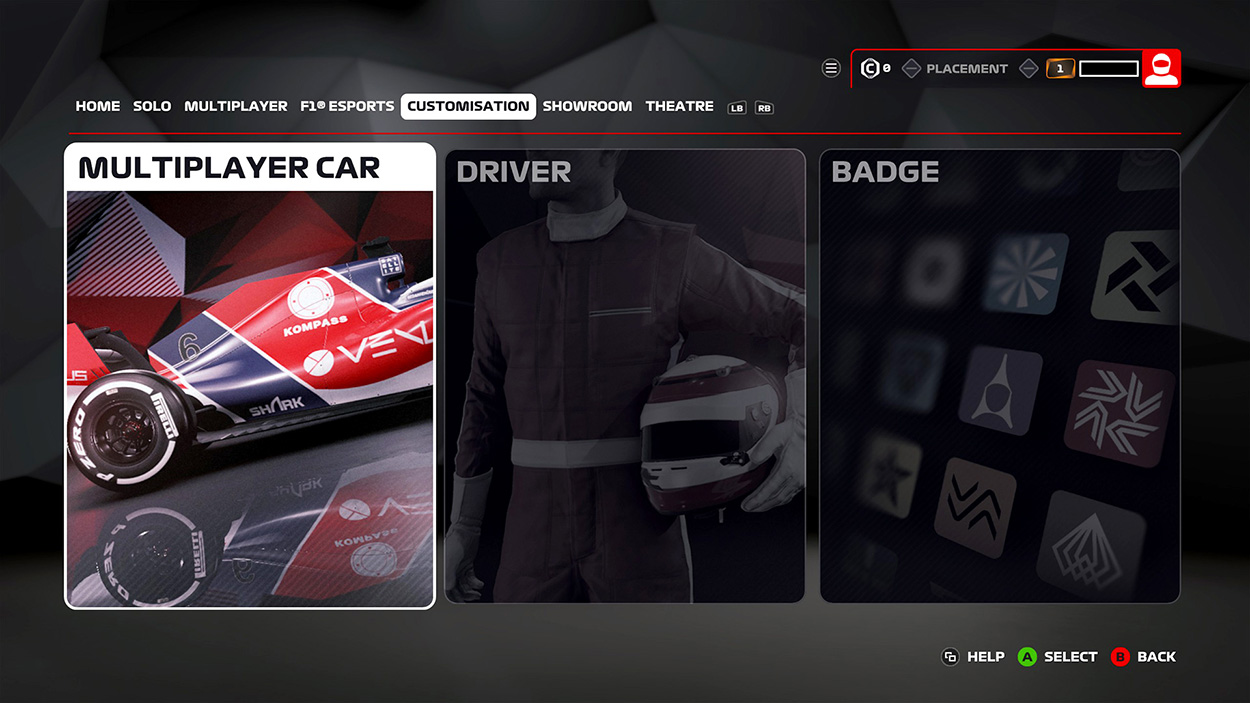Choose the Multiplayer Car panel
Image resolution: width=1250 pixels, height=703 pixels.
[250, 376]
